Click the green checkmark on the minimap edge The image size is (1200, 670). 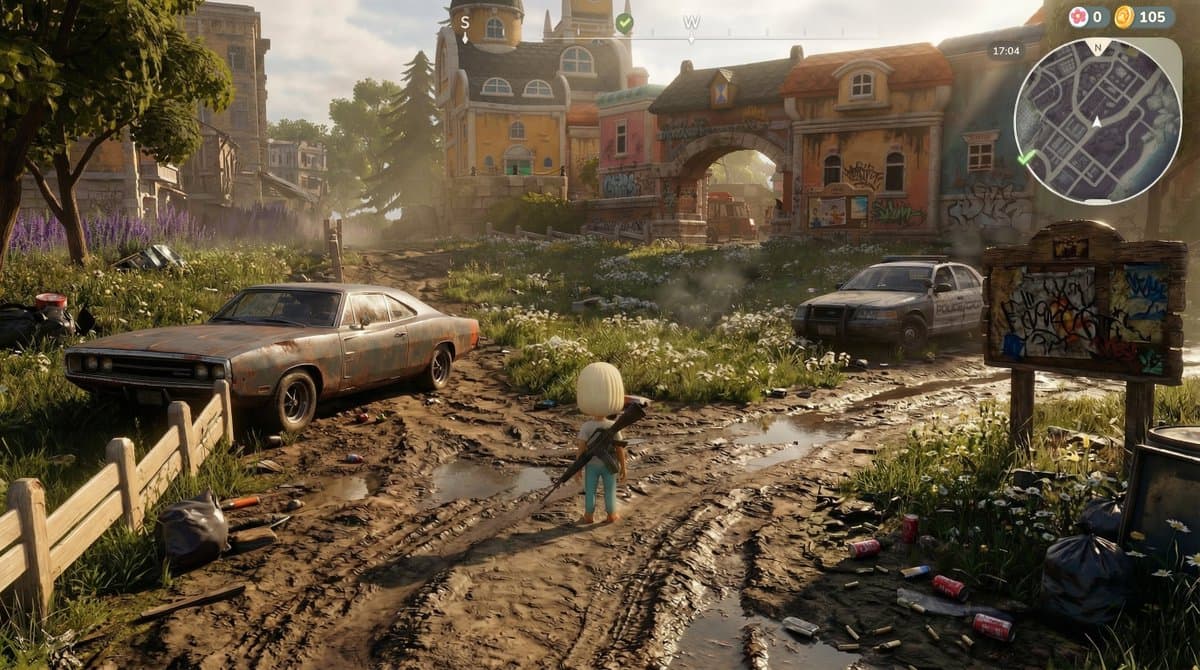(1026, 157)
